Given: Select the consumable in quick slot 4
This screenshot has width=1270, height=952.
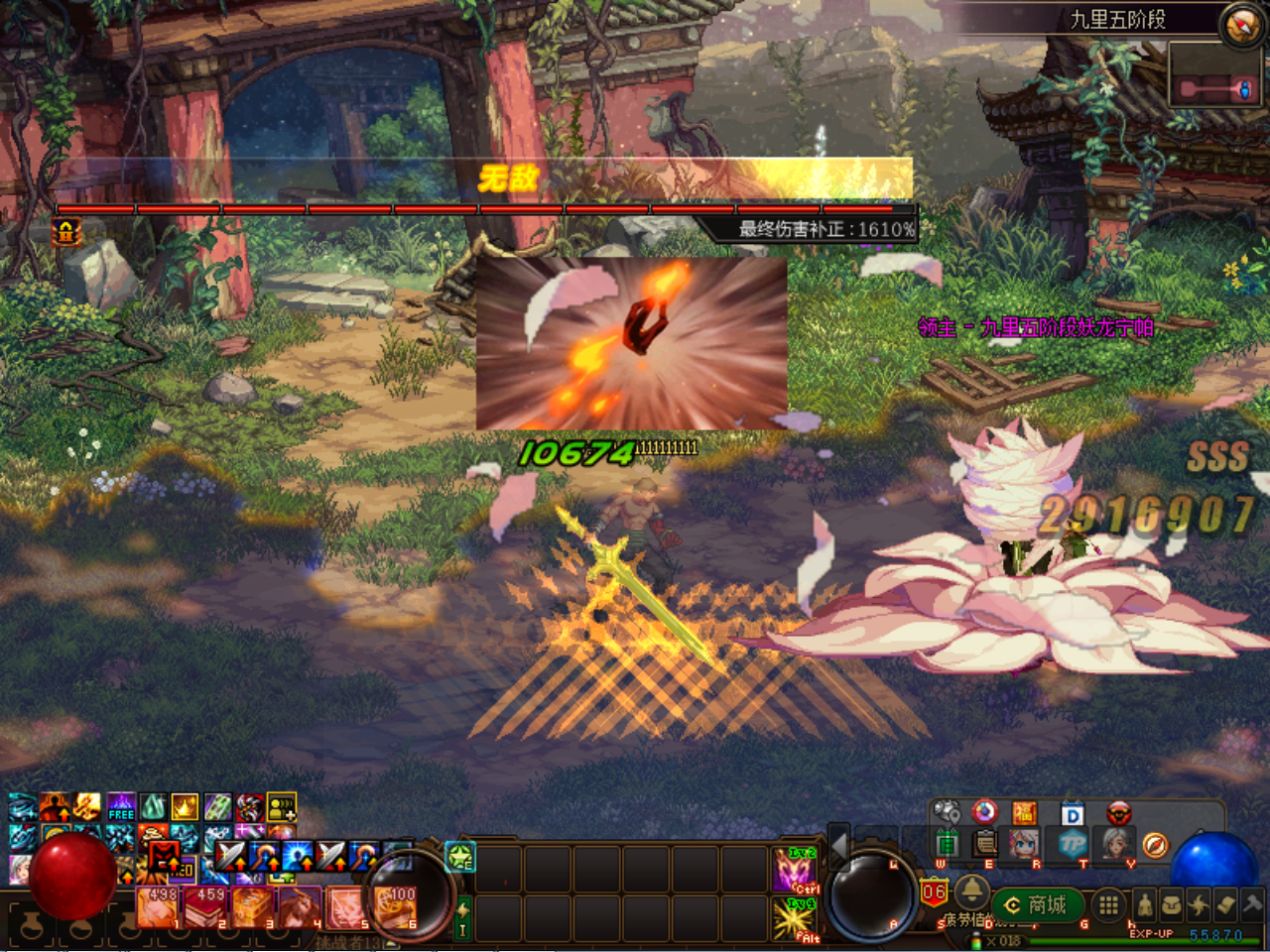Looking at the screenshot, I should tap(300, 907).
